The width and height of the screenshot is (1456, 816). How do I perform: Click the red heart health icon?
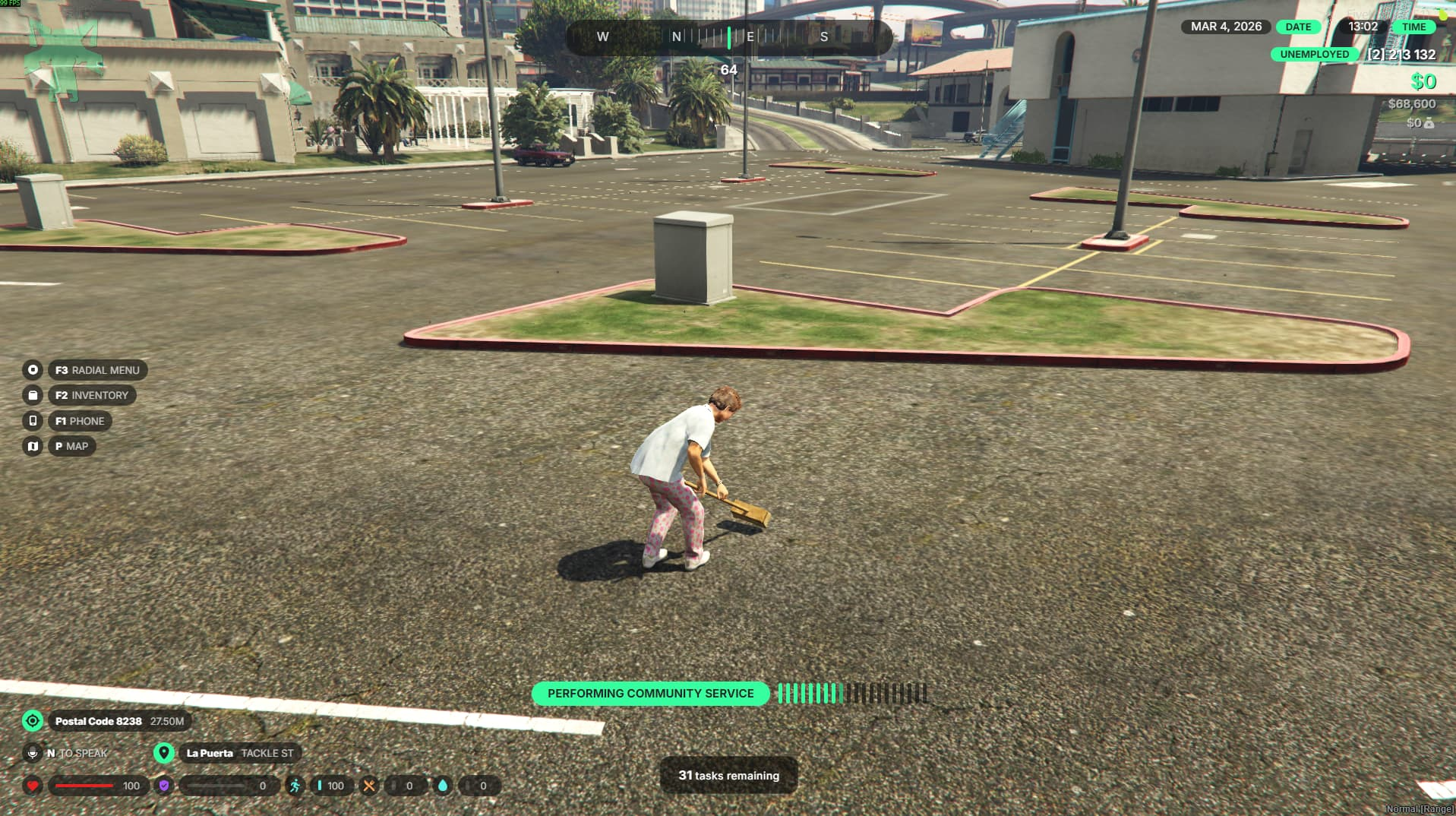pos(33,786)
